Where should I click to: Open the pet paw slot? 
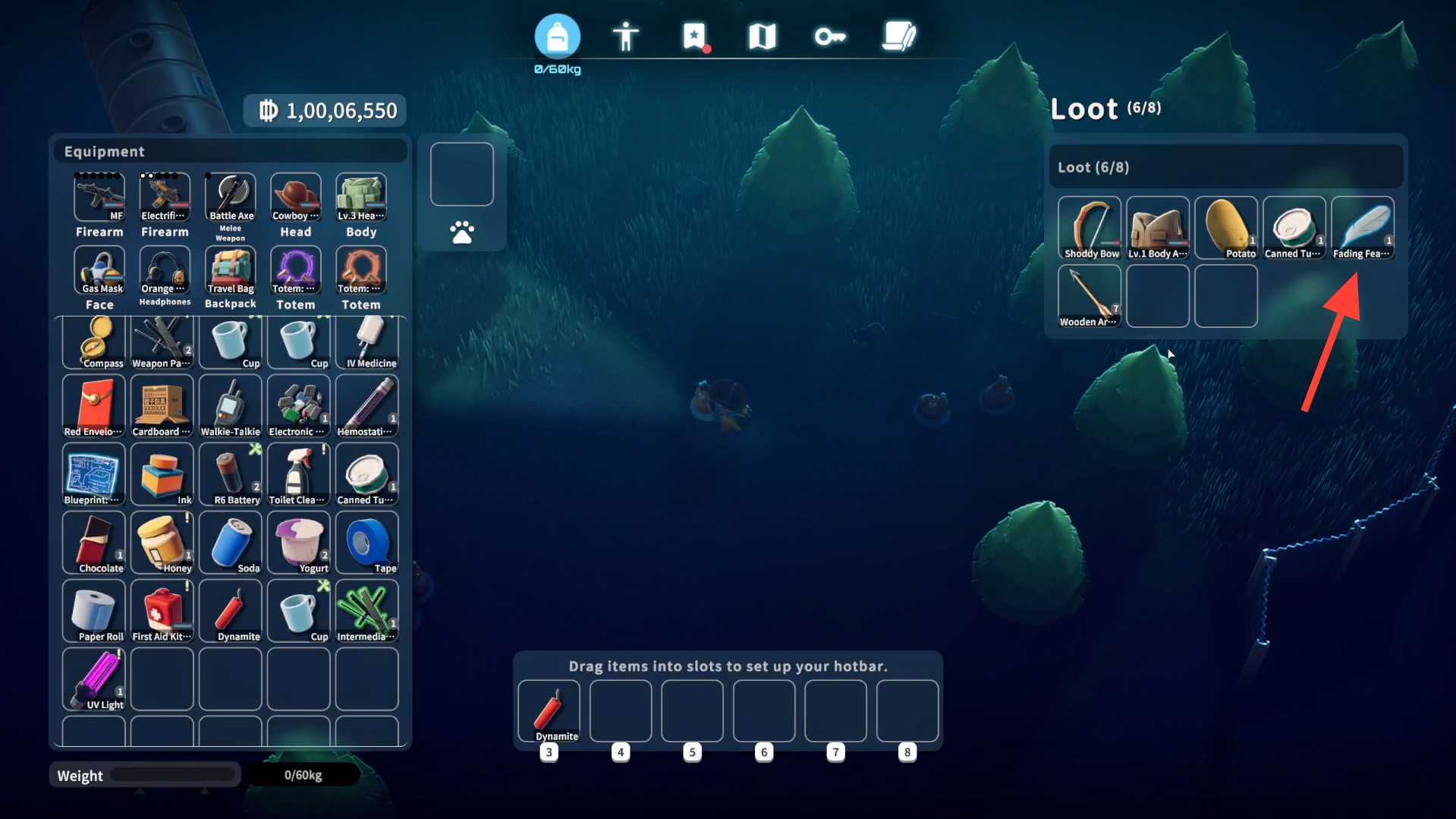461,232
